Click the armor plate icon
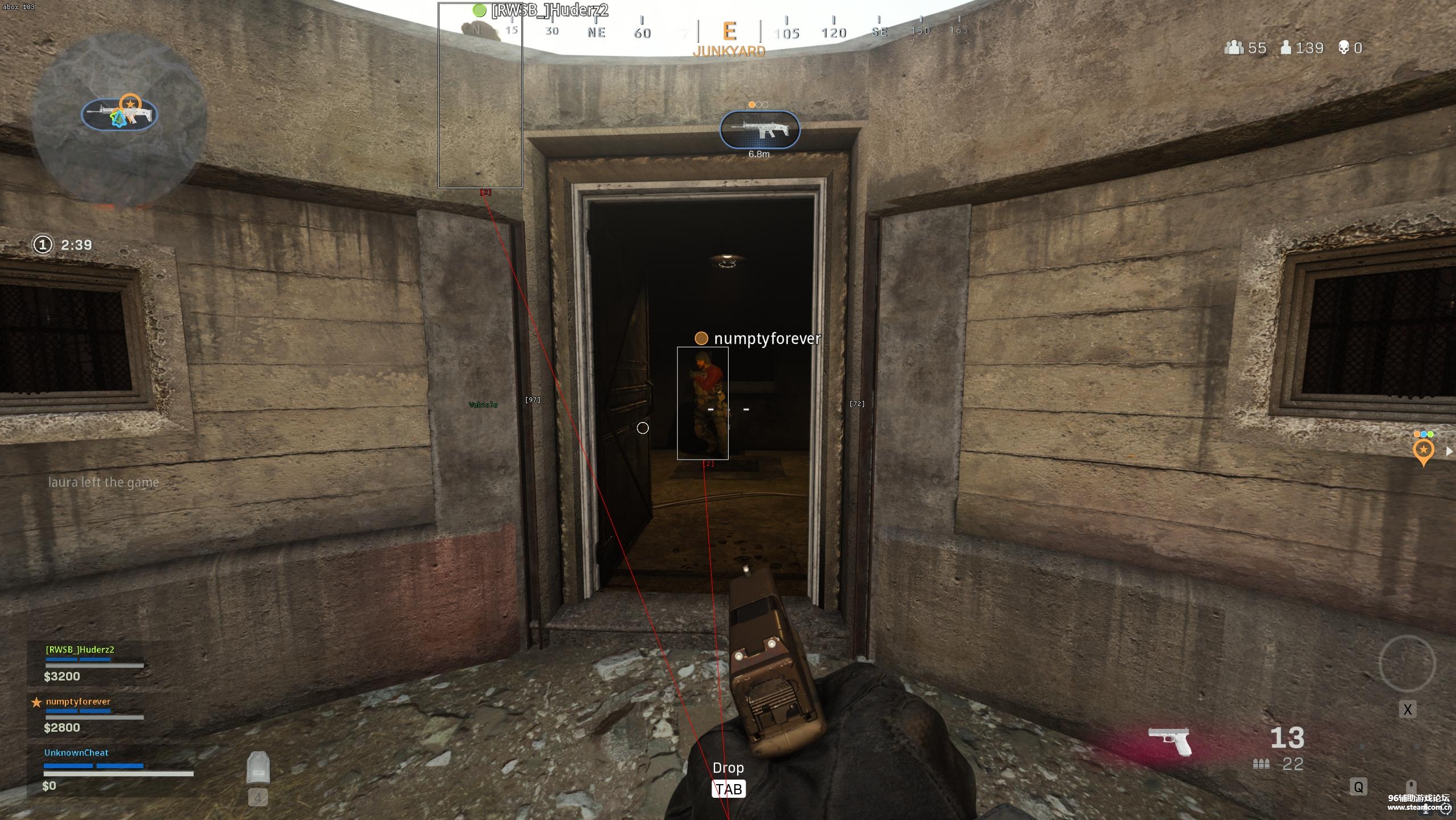The height and width of the screenshot is (820, 1456). click(258, 768)
